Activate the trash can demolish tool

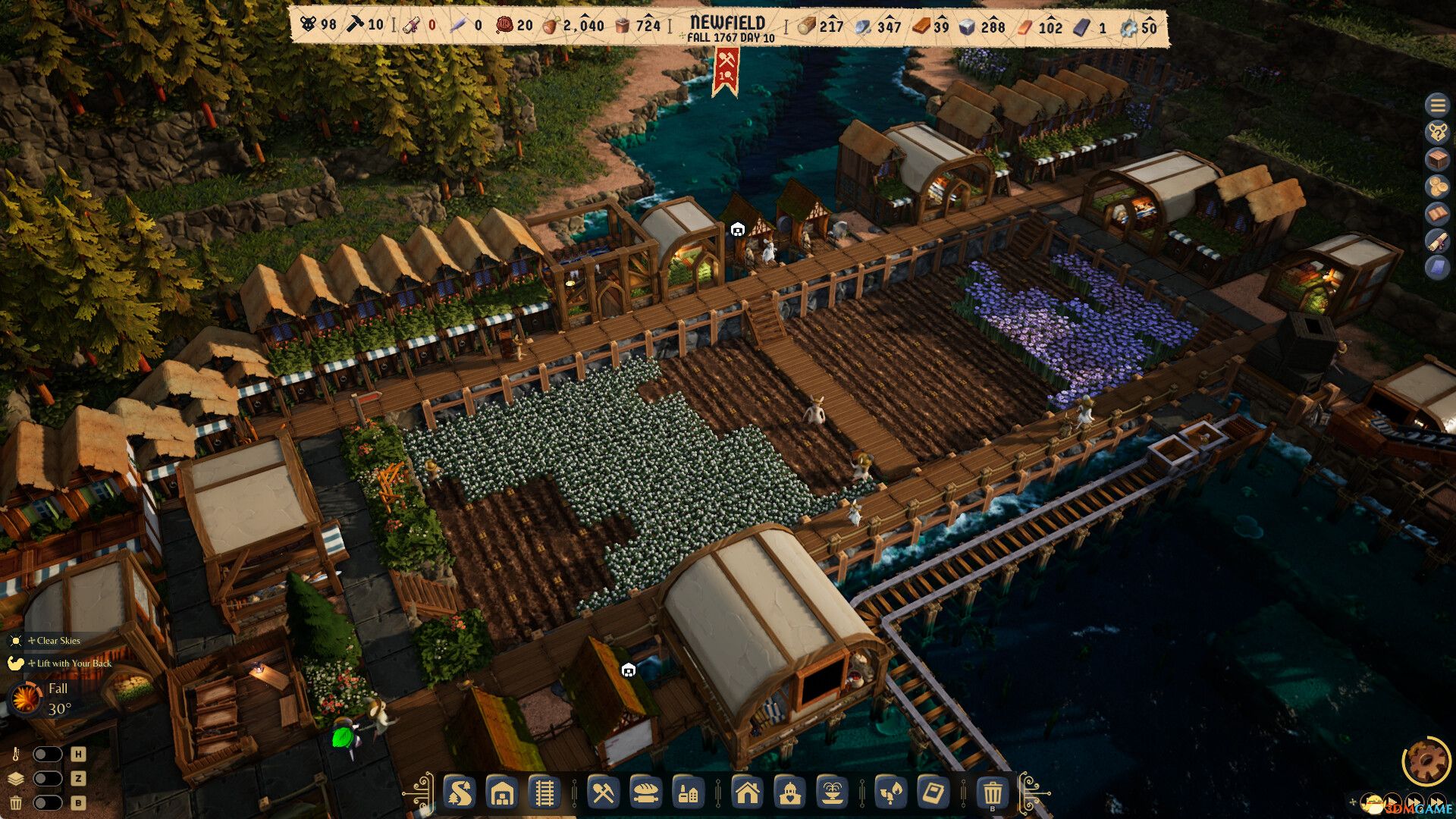(x=993, y=793)
